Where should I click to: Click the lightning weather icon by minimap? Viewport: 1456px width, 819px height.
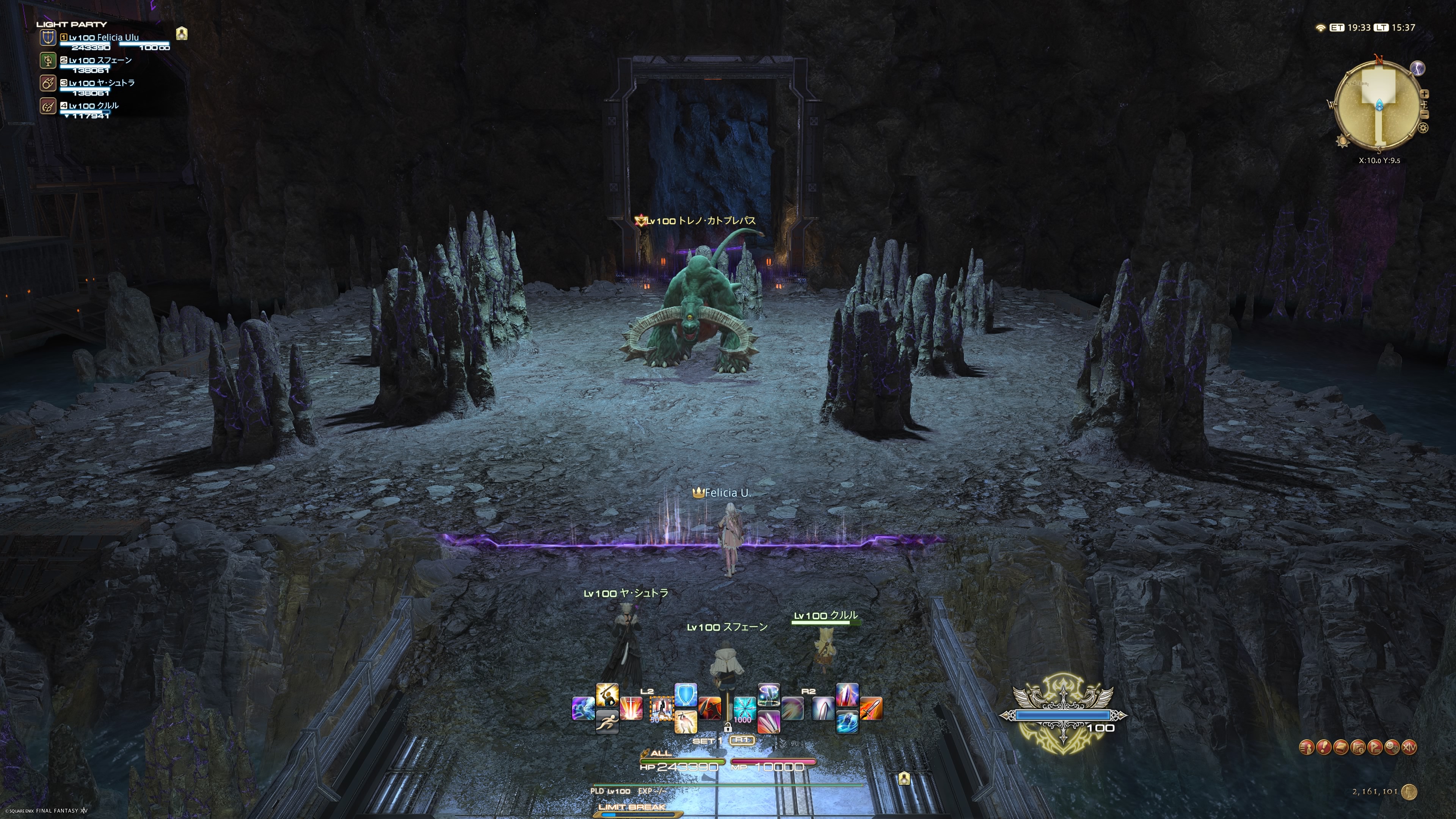point(1418,68)
